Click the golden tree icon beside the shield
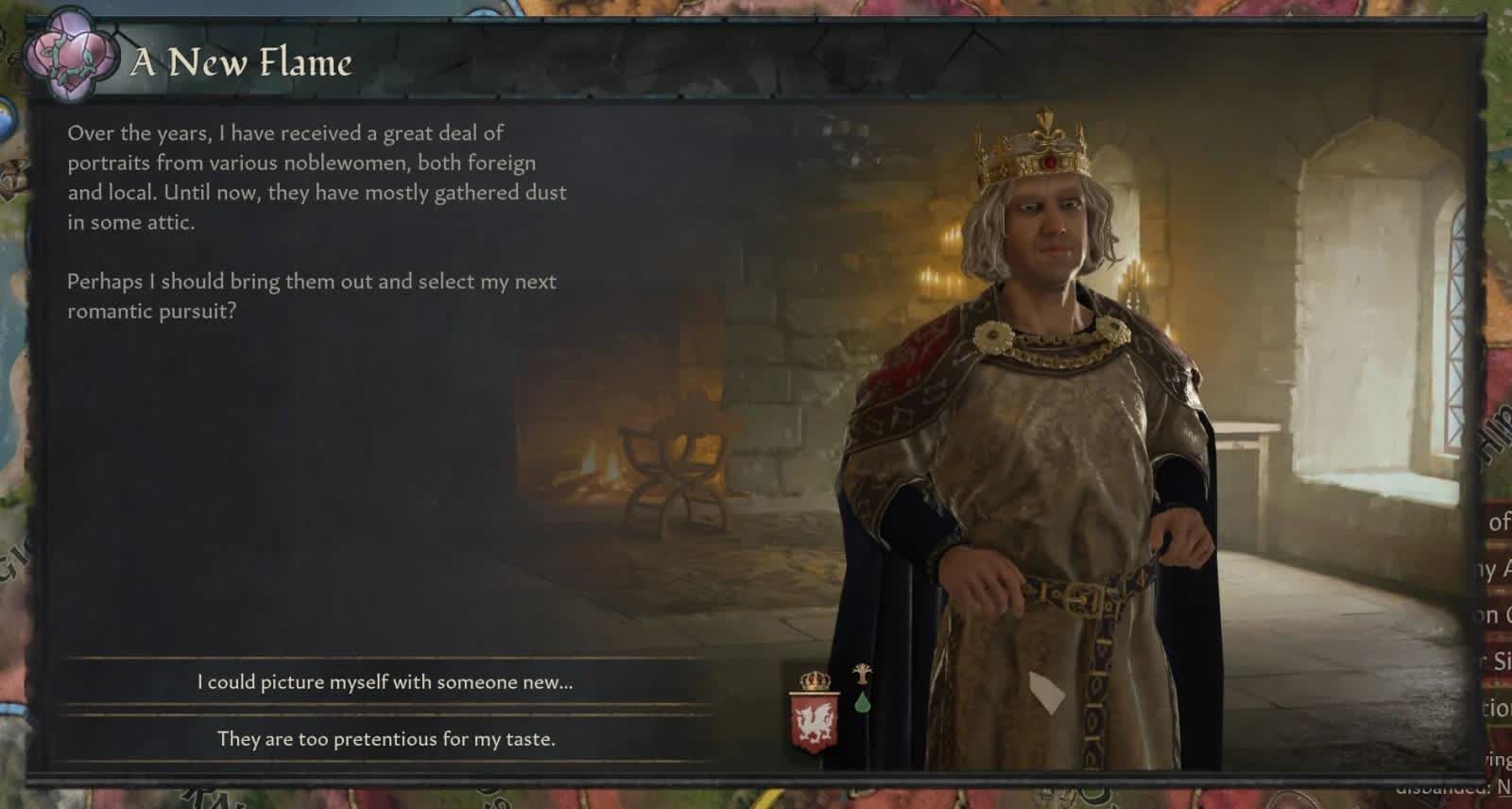Viewport: 1512px width, 809px height. [862, 675]
